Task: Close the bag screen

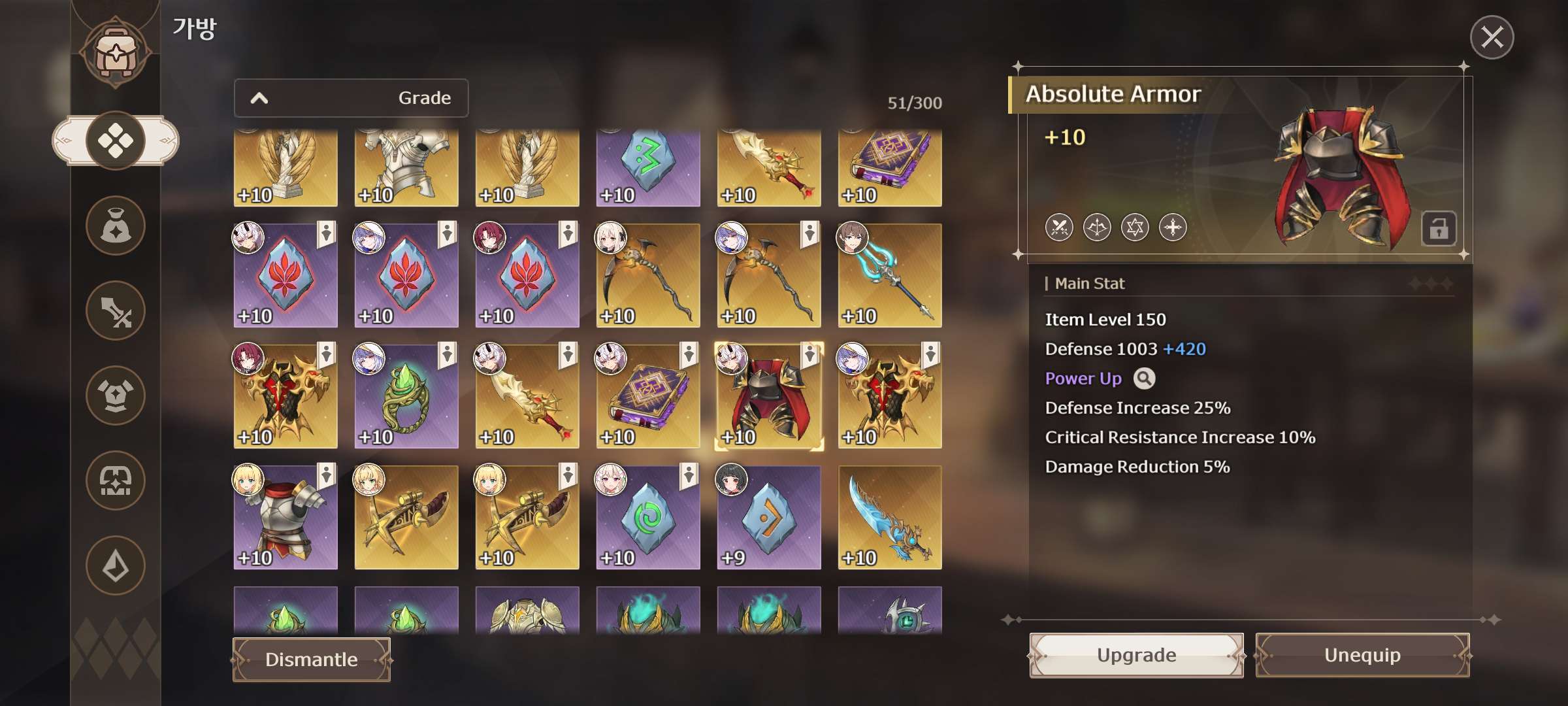Action: coord(1492,37)
